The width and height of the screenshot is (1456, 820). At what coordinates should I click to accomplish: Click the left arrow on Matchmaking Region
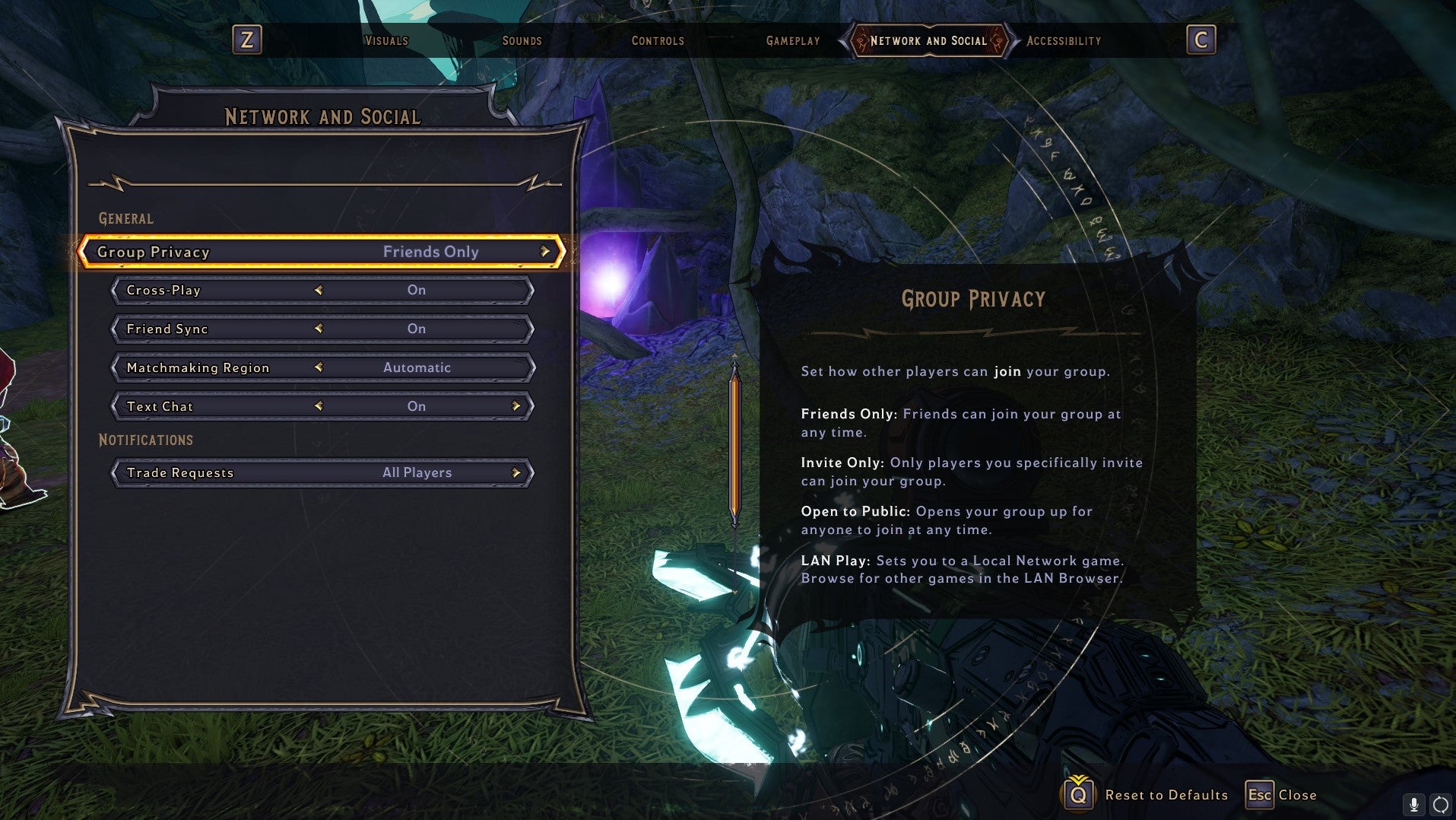click(x=319, y=367)
